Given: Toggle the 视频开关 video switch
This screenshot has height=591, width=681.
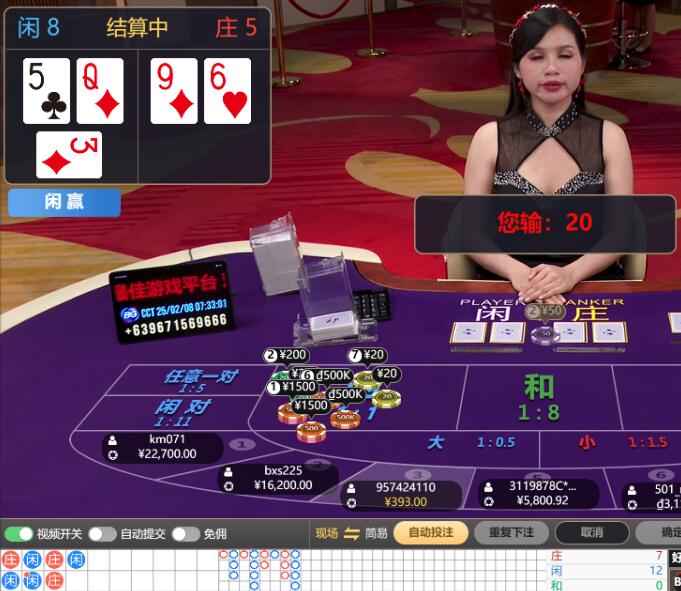Looking at the screenshot, I should 19,534.
